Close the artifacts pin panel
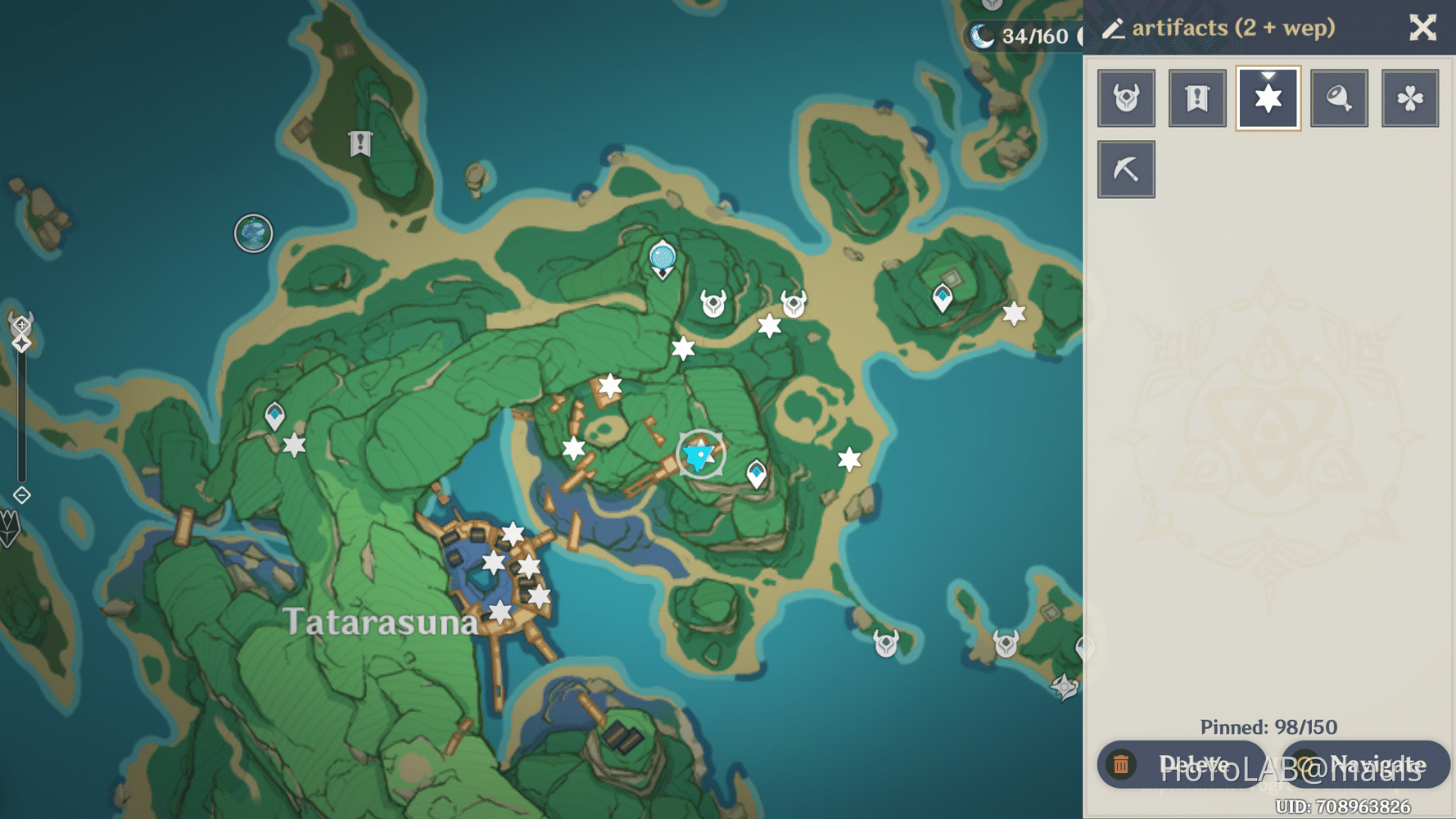Viewport: 1456px width, 819px height. point(1422,27)
